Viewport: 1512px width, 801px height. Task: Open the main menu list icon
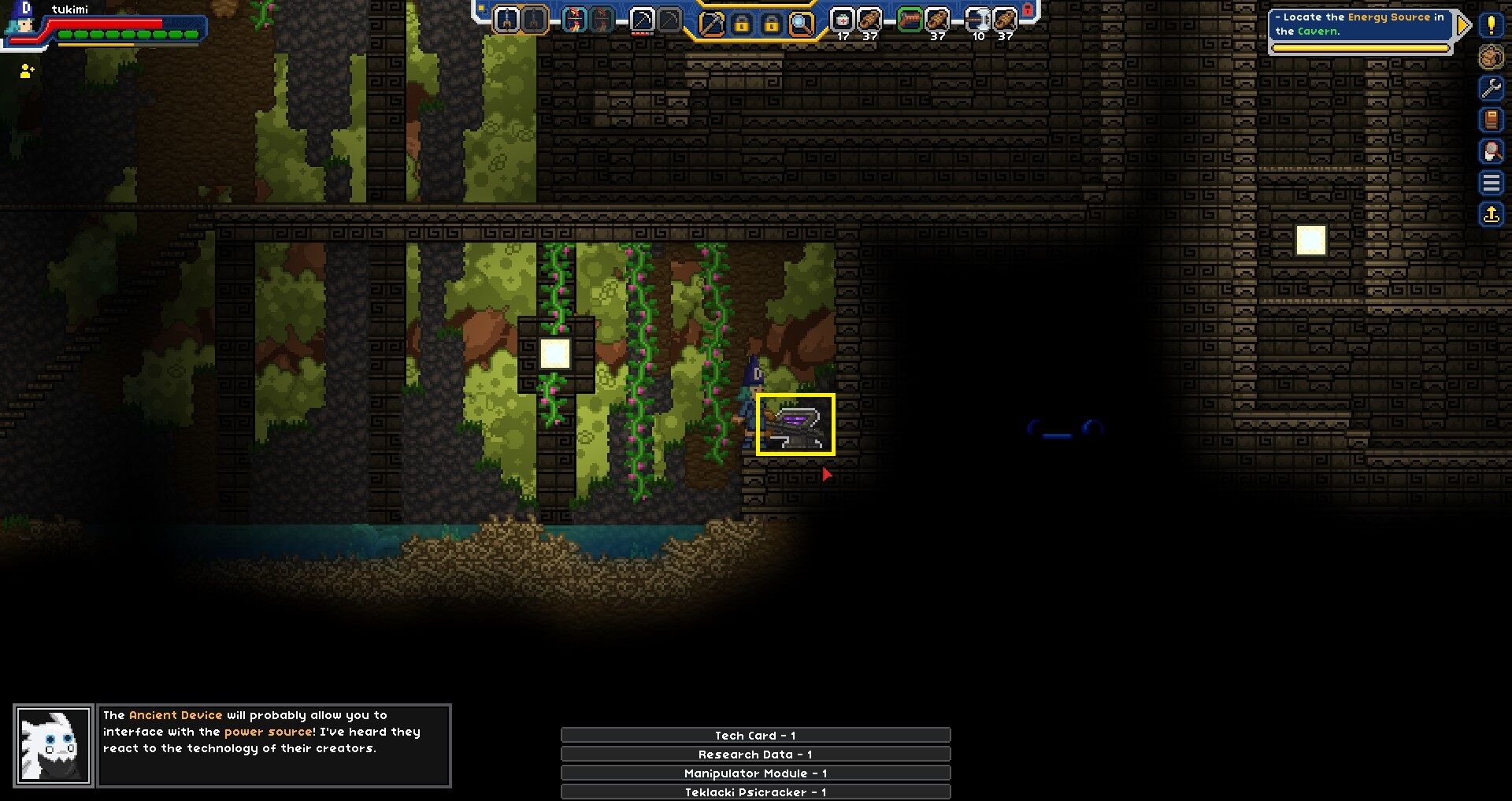tap(1493, 183)
